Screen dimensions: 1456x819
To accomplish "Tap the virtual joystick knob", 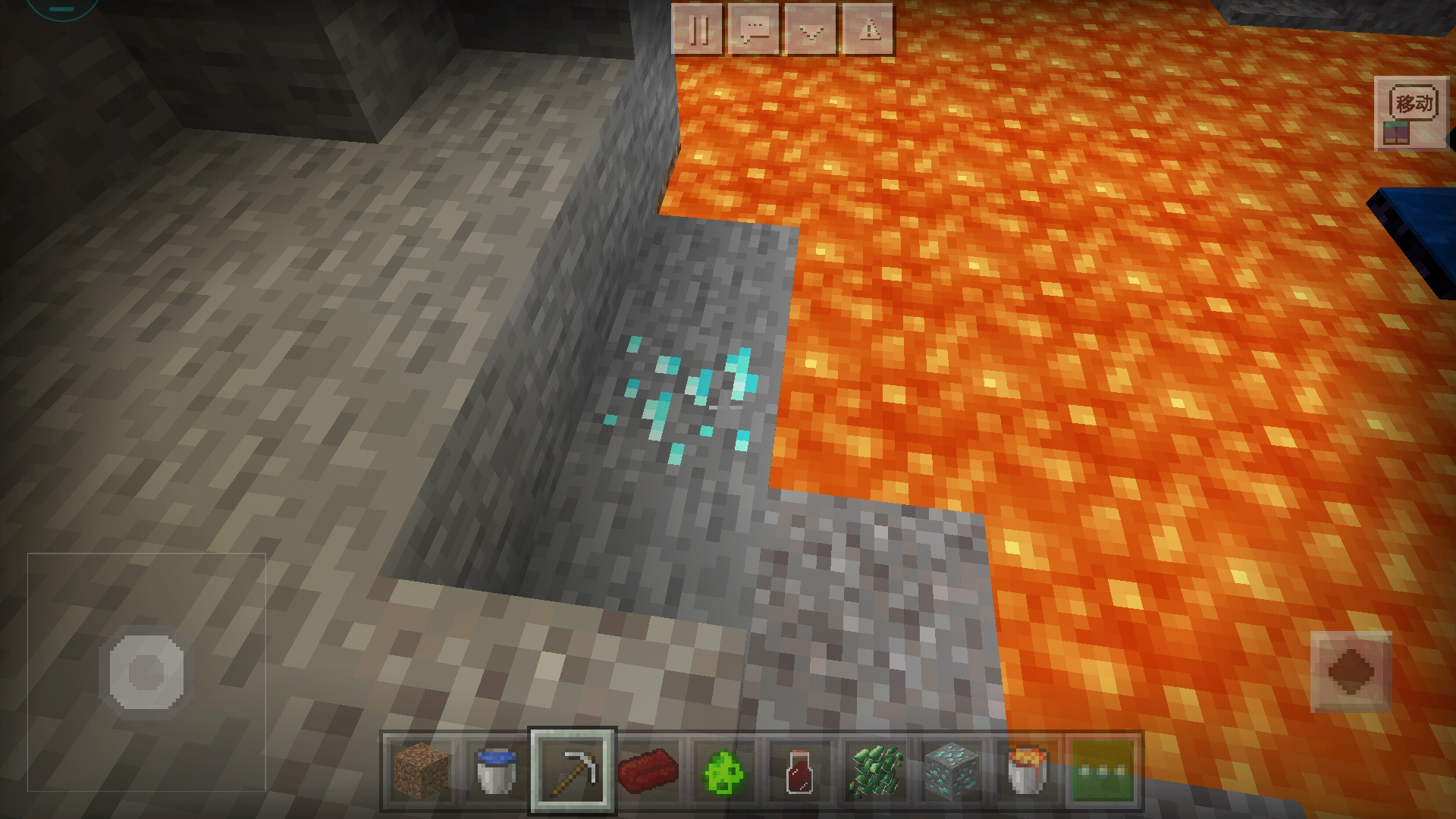I will [x=146, y=672].
